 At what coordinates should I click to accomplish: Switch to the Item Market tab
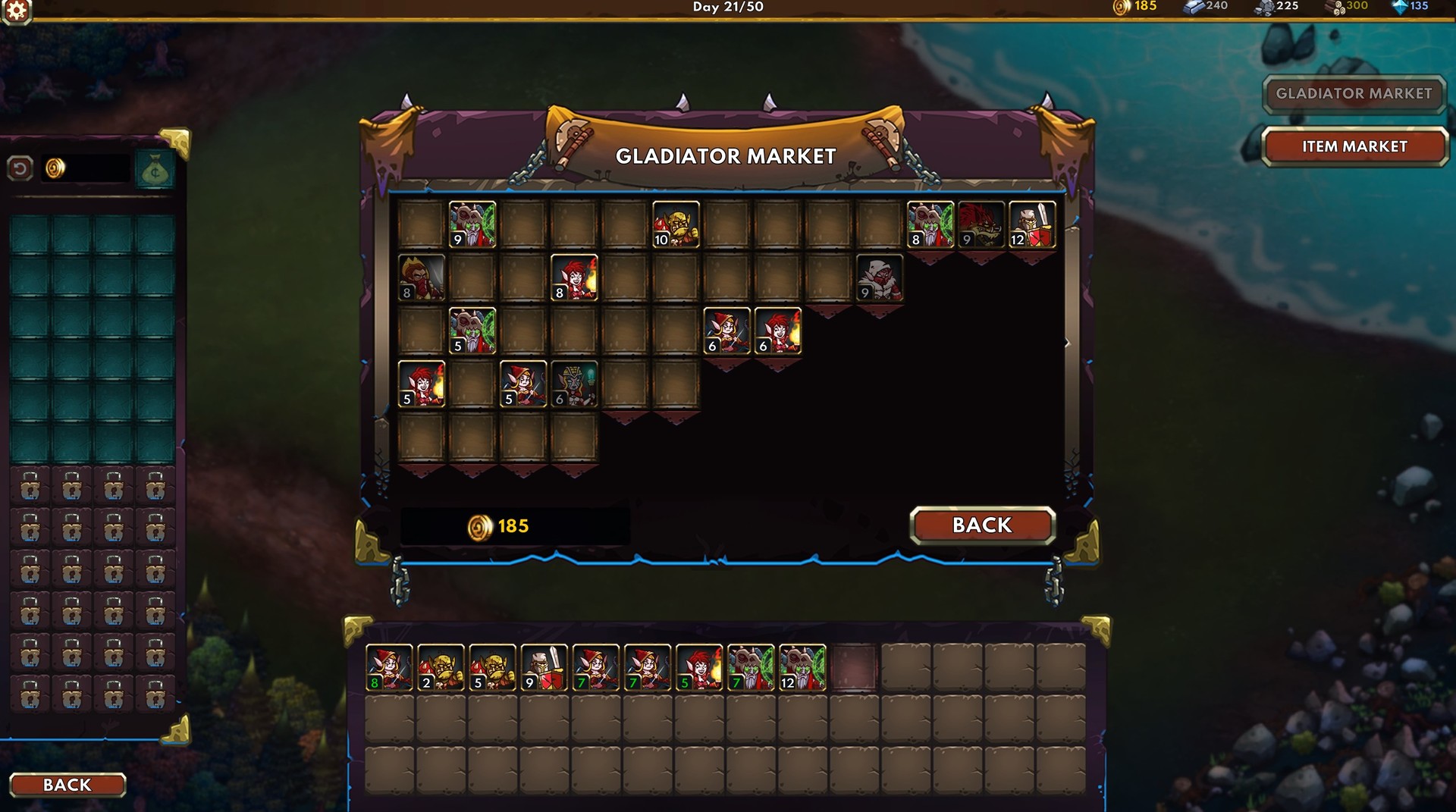(x=1355, y=146)
